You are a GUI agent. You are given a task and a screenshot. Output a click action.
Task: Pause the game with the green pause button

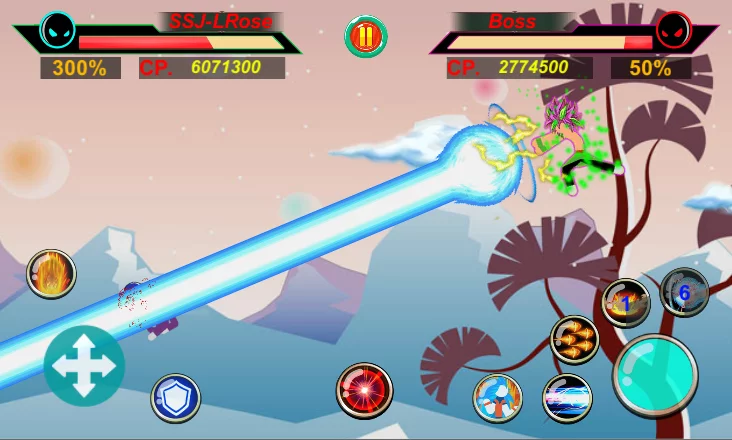tap(366, 37)
